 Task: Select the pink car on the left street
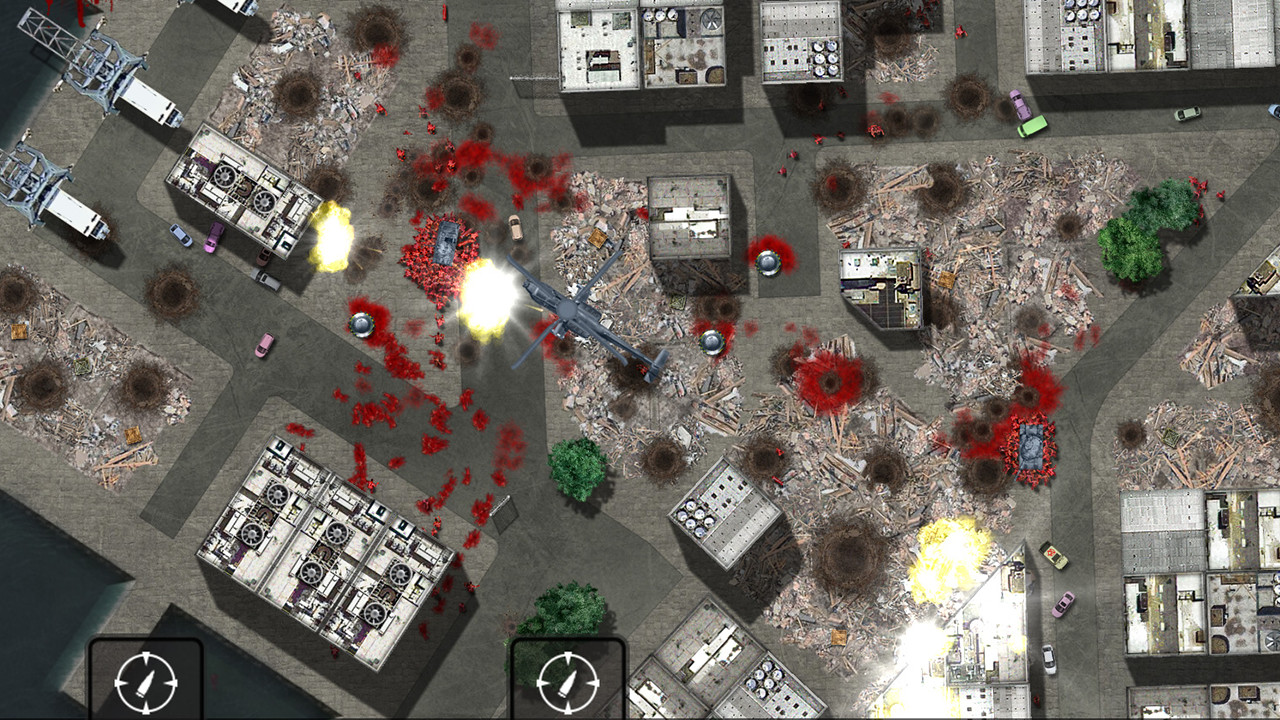click(263, 345)
